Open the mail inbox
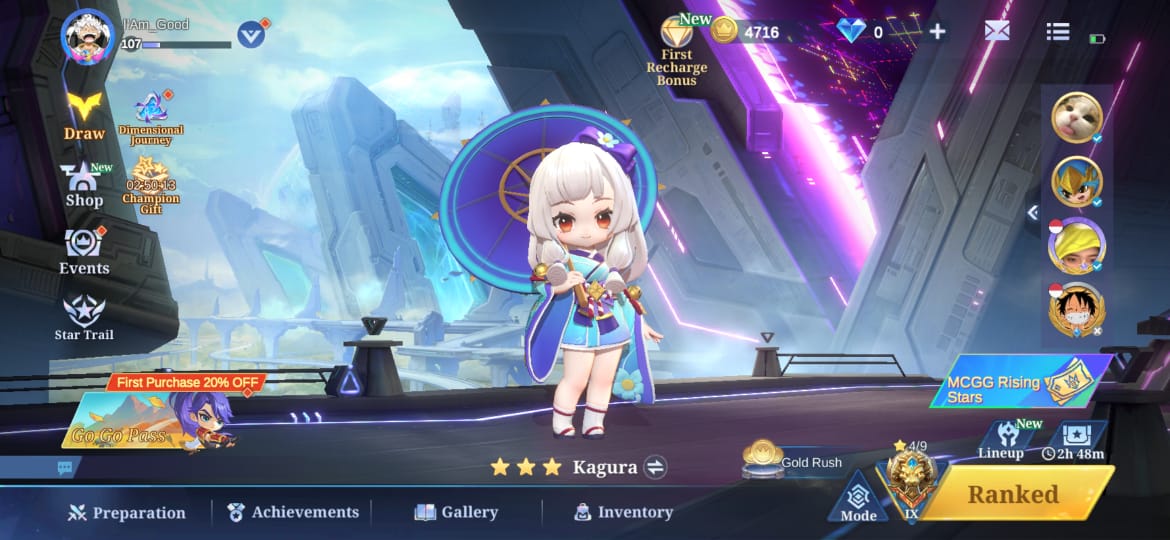This screenshot has height=540, width=1170. tap(997, 31)
